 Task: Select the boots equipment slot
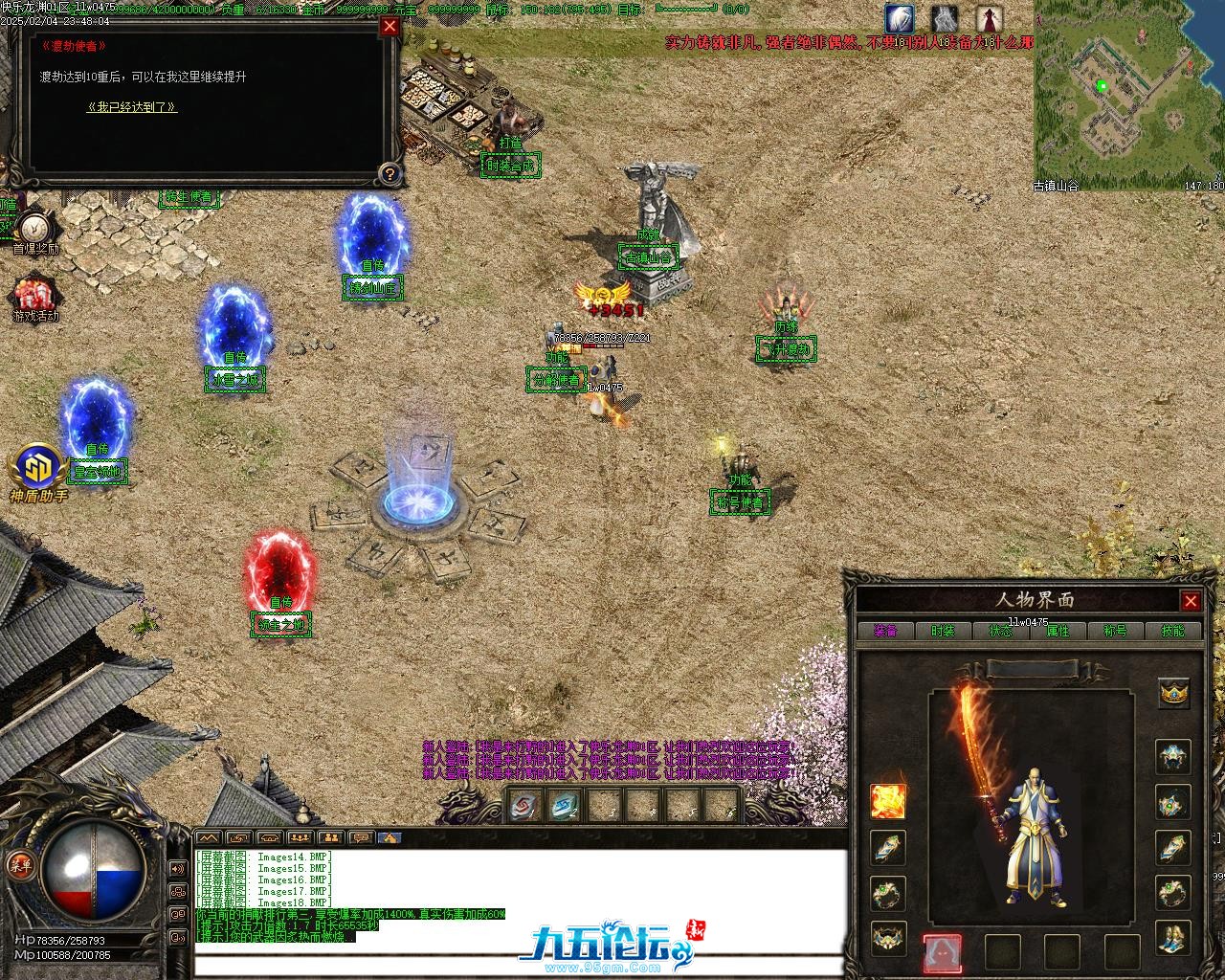point(1174,937)
